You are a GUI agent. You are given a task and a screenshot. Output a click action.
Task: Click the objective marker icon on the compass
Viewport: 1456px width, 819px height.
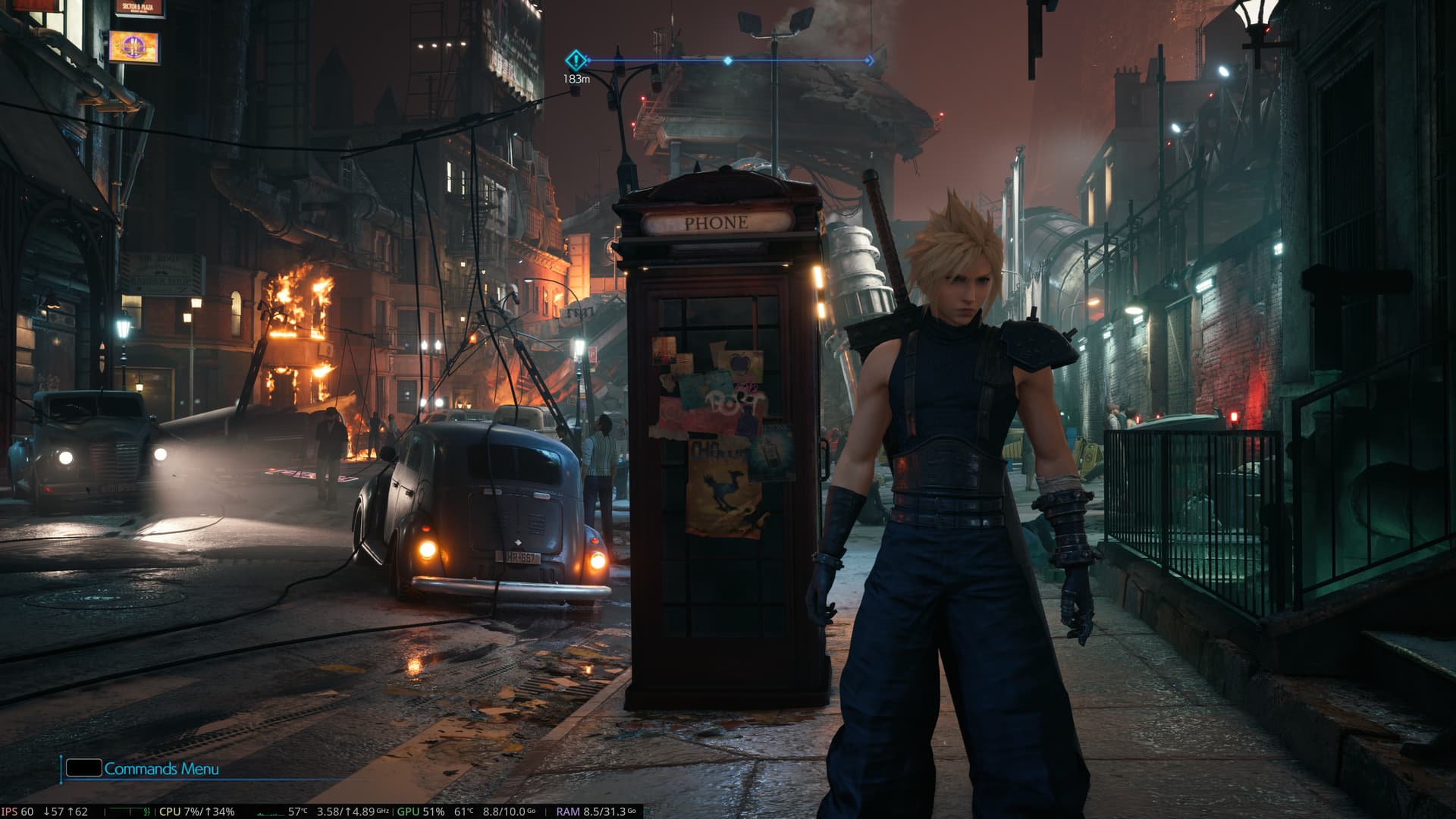tap(576, 60)
